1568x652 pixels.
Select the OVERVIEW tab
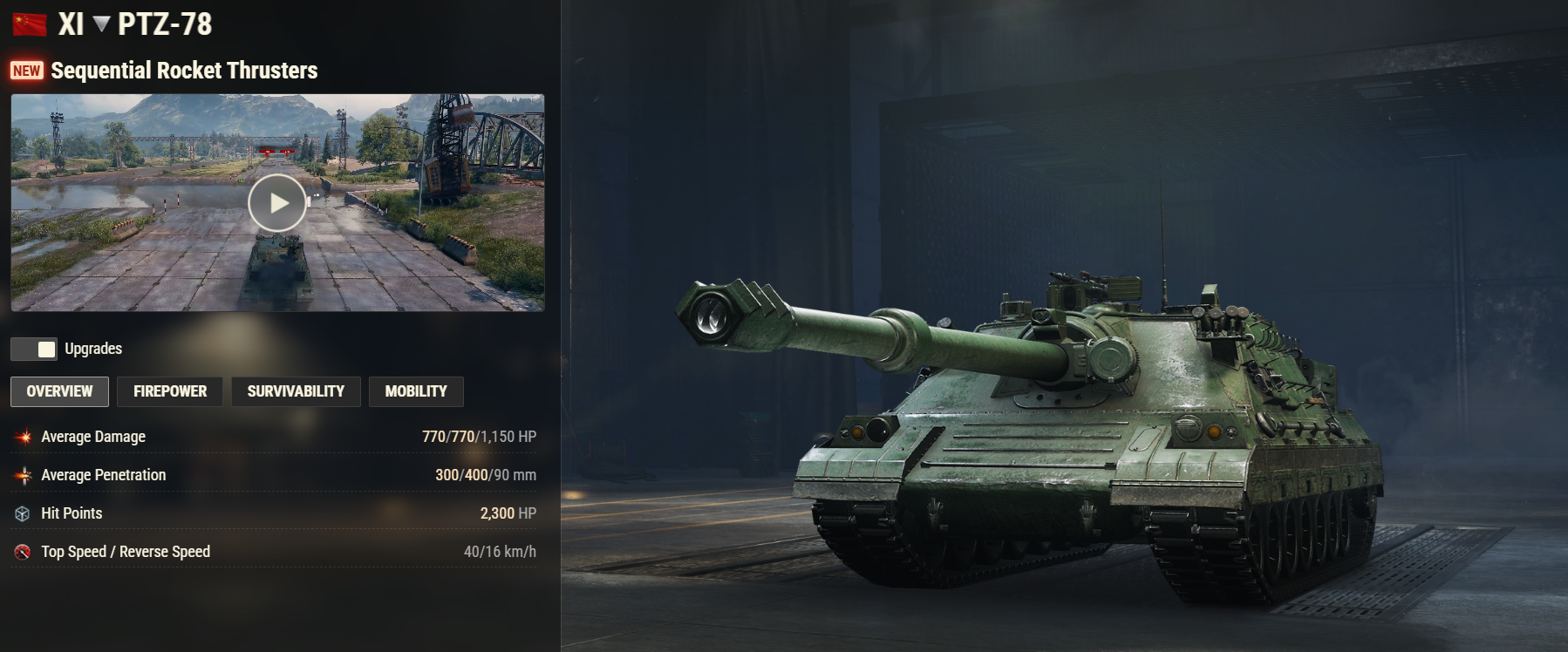tap(58, 391)
